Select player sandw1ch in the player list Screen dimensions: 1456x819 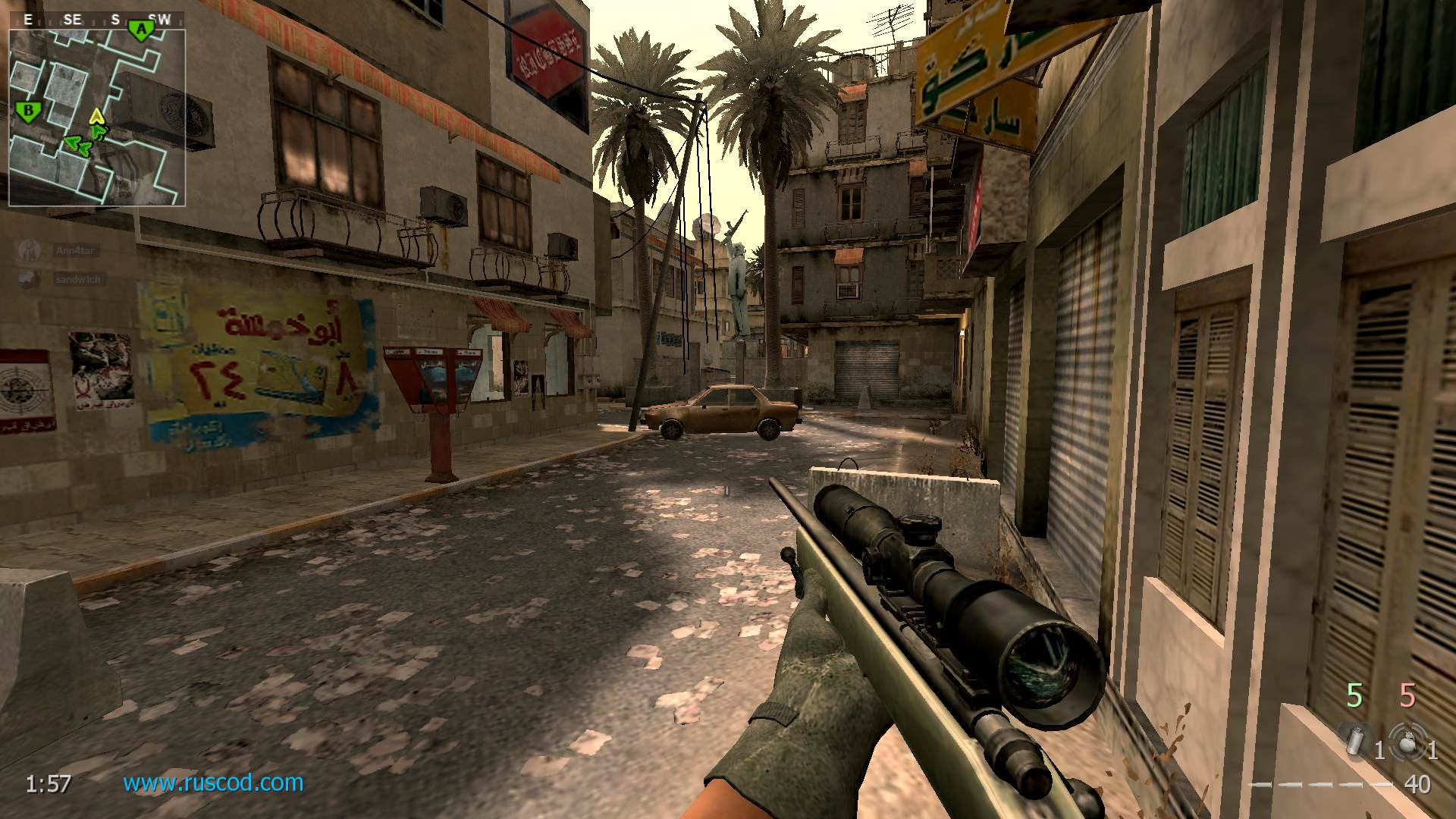(x=77, y=279)
